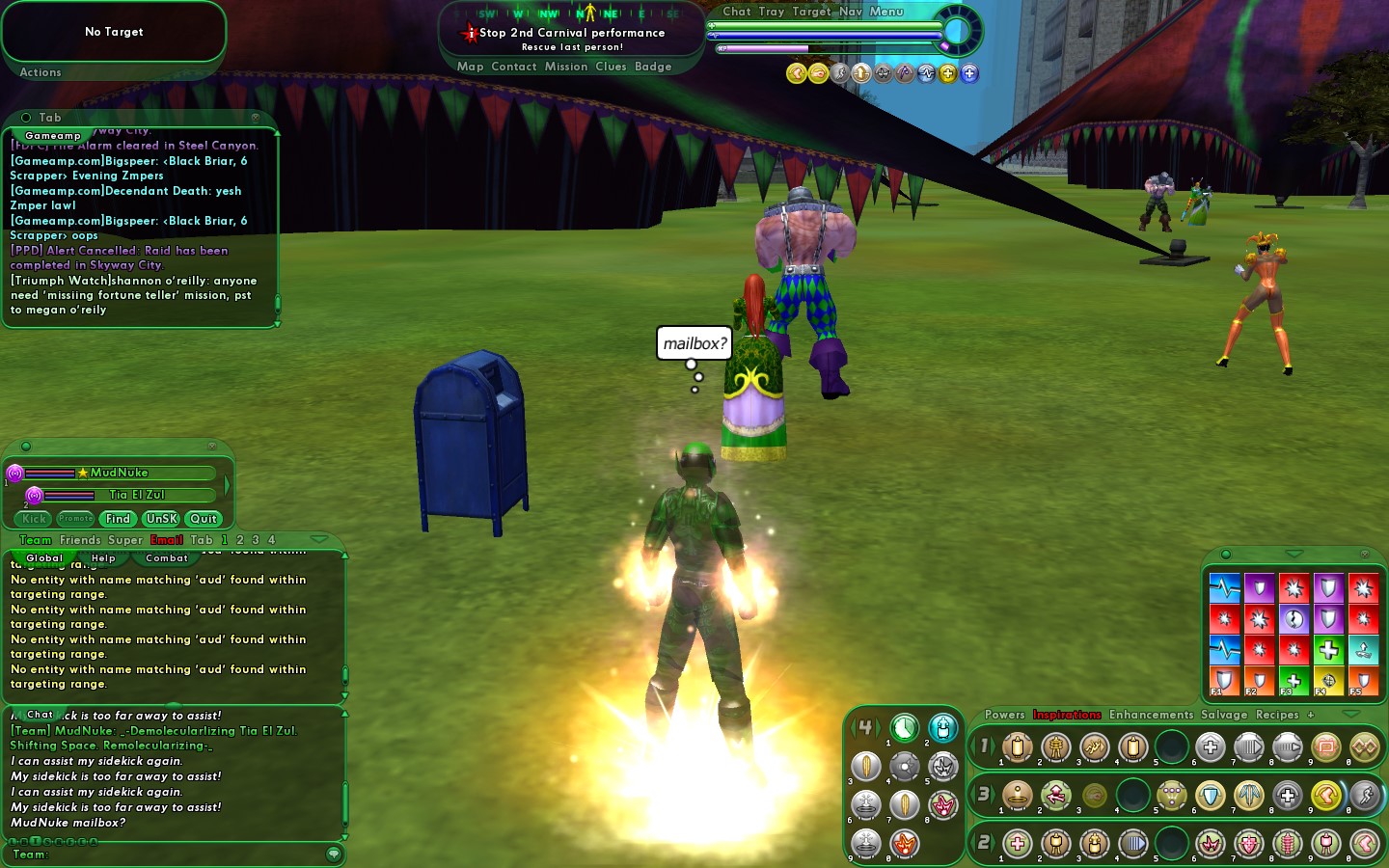Viewport: 1389px width, 868px height.
Task: Open the Actions menu under No Target
Action: (41, 72)
